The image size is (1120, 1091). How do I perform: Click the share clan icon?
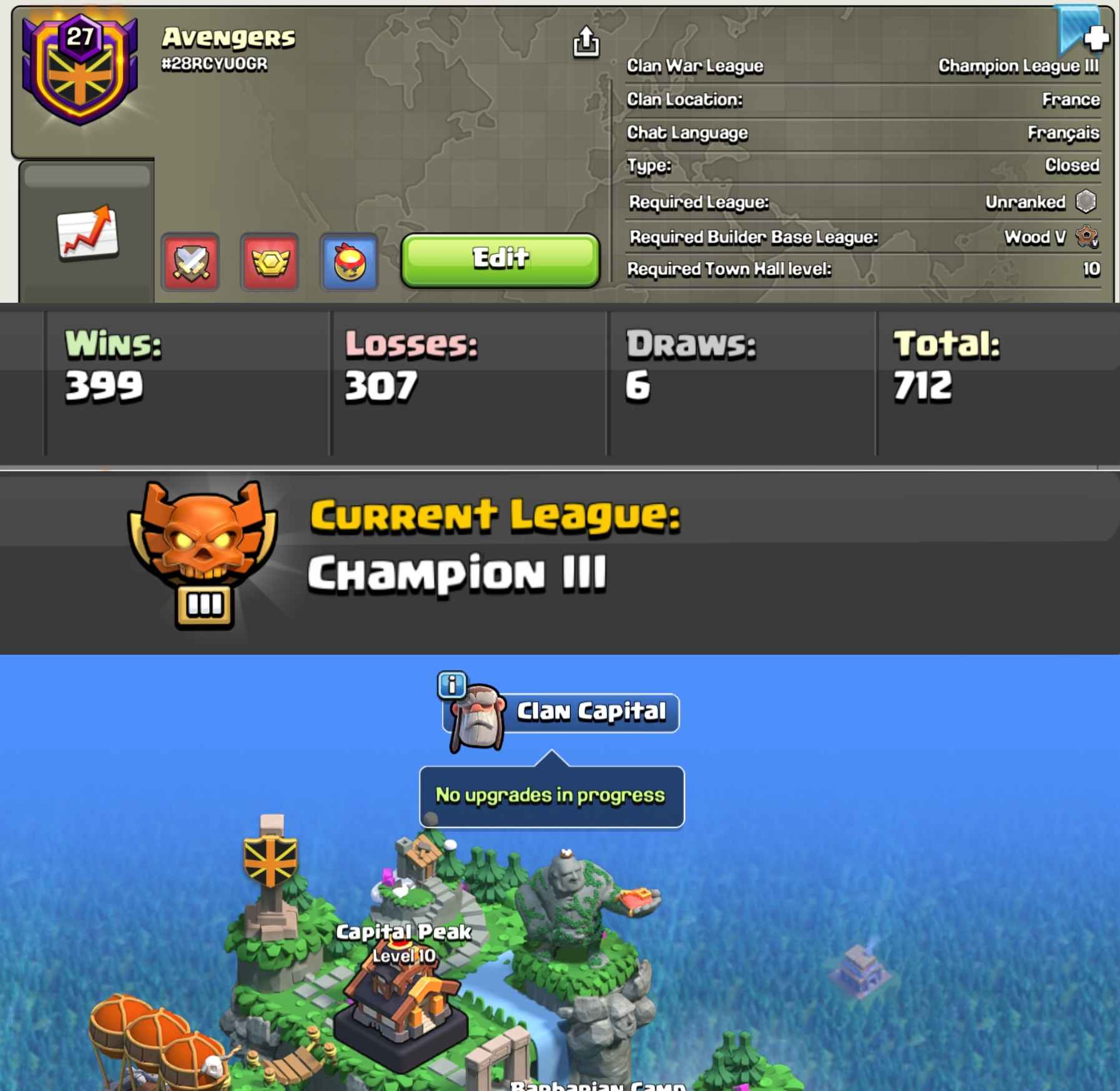click(x=586, y=42)
